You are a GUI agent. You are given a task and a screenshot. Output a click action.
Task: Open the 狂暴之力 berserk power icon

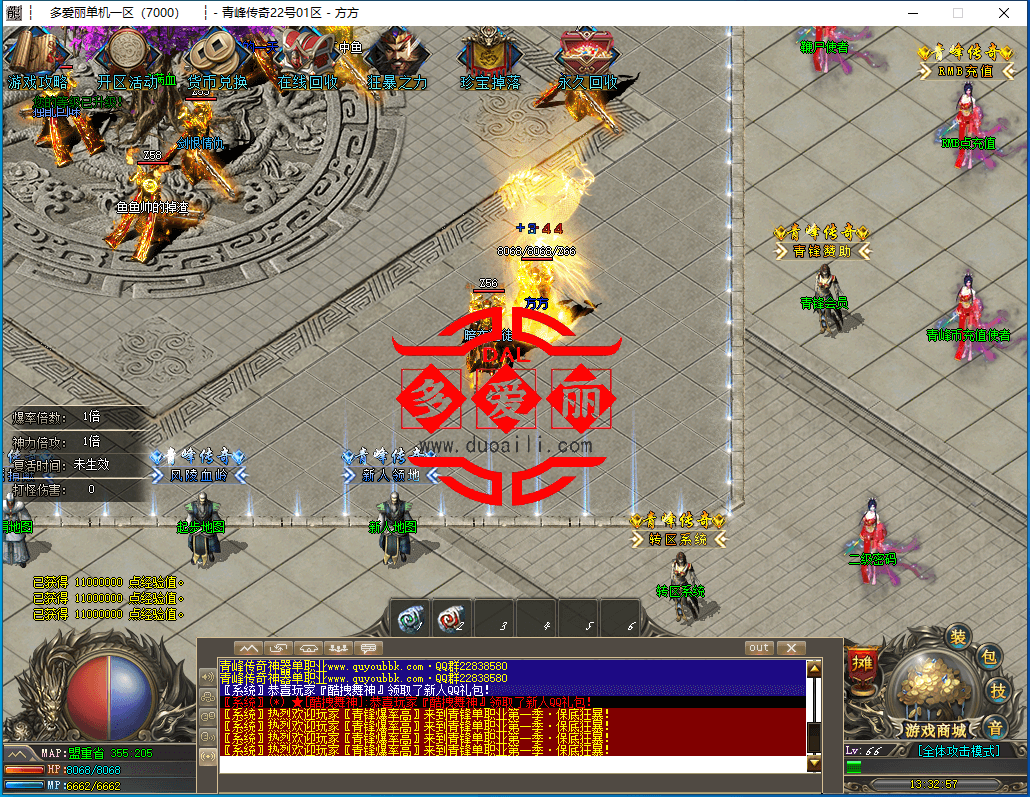tap(395, 58)
